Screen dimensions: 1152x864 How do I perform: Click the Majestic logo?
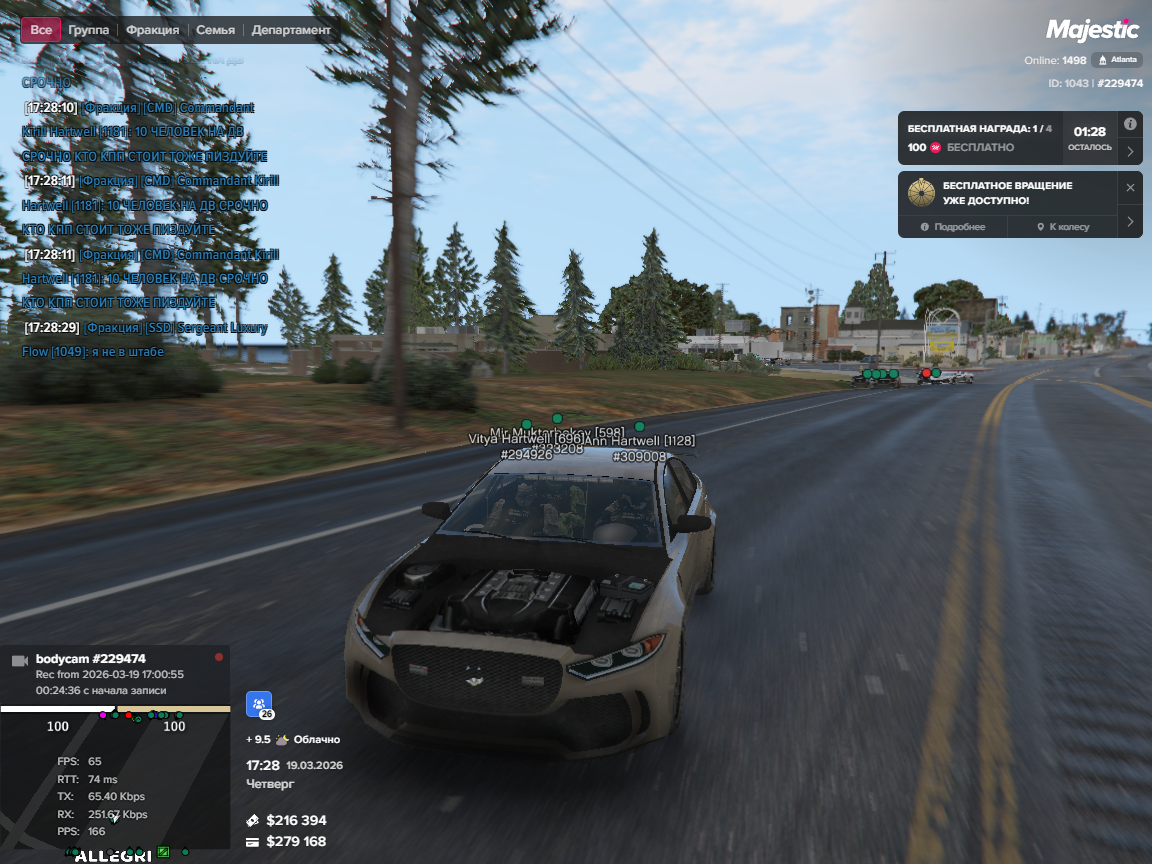[1092, 30]
